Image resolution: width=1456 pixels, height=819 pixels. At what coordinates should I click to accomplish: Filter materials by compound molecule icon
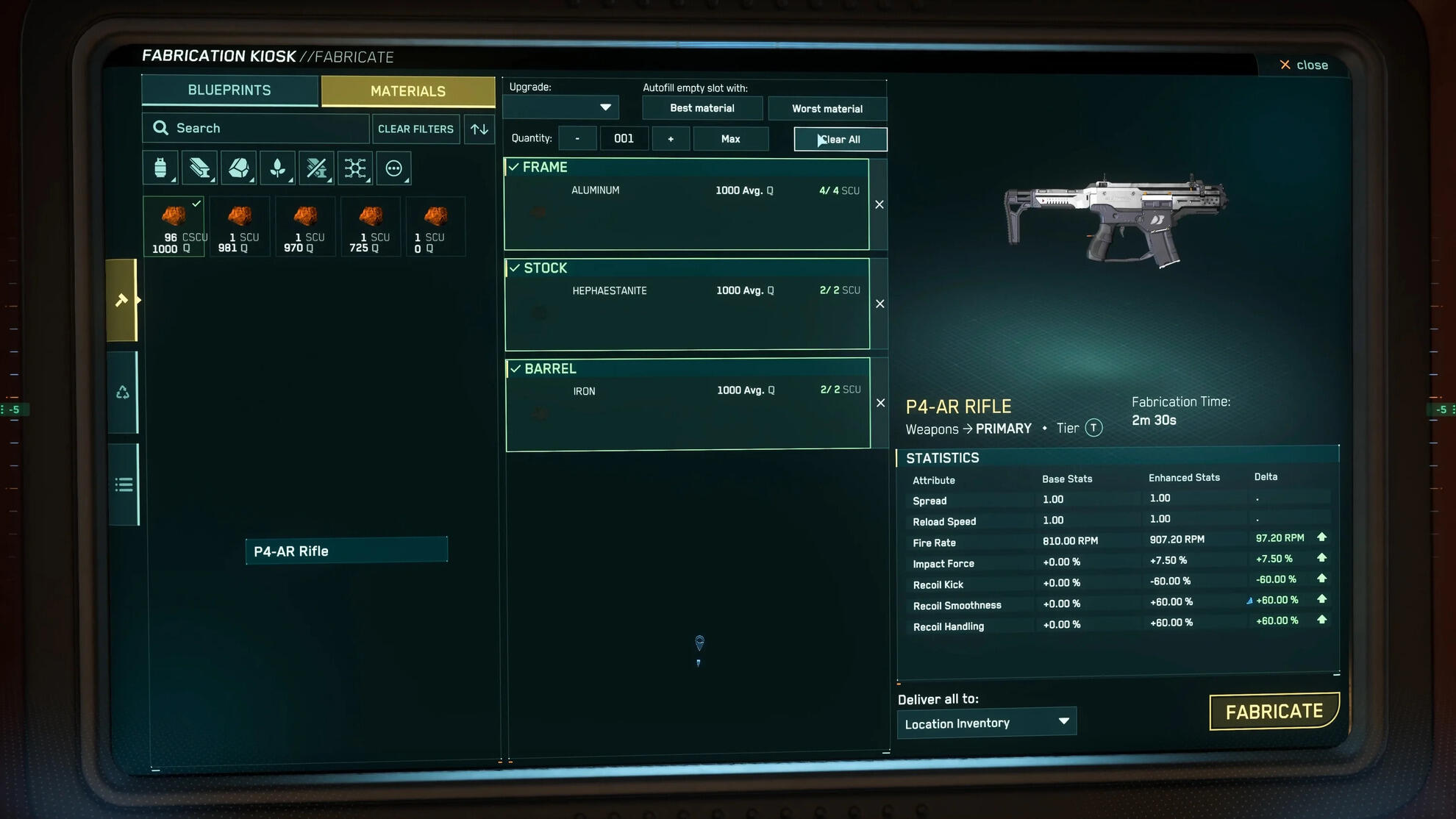coord(355,168)
